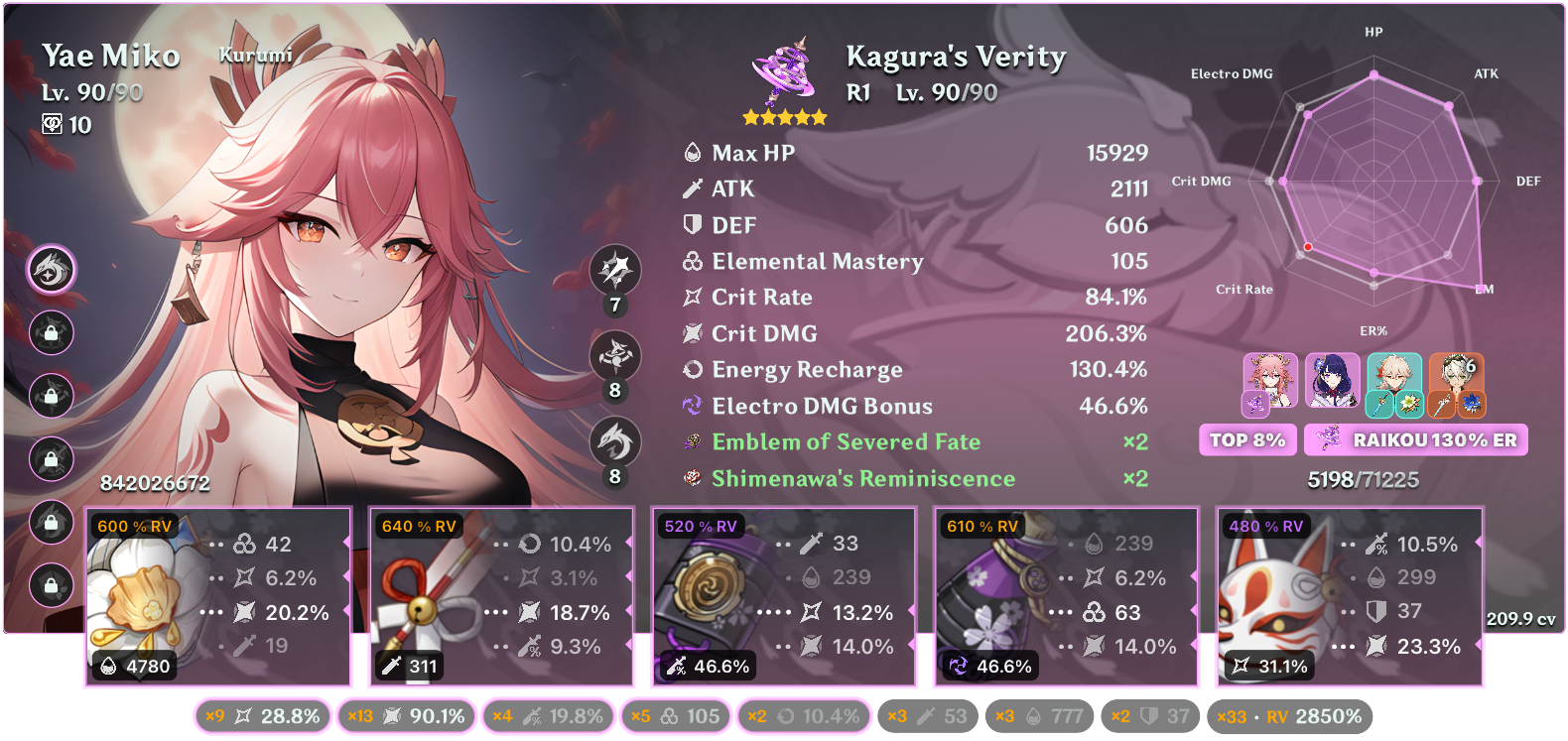
Task: Click the Elemental Mastery clover icon in the stats
Action: point(692,261)
